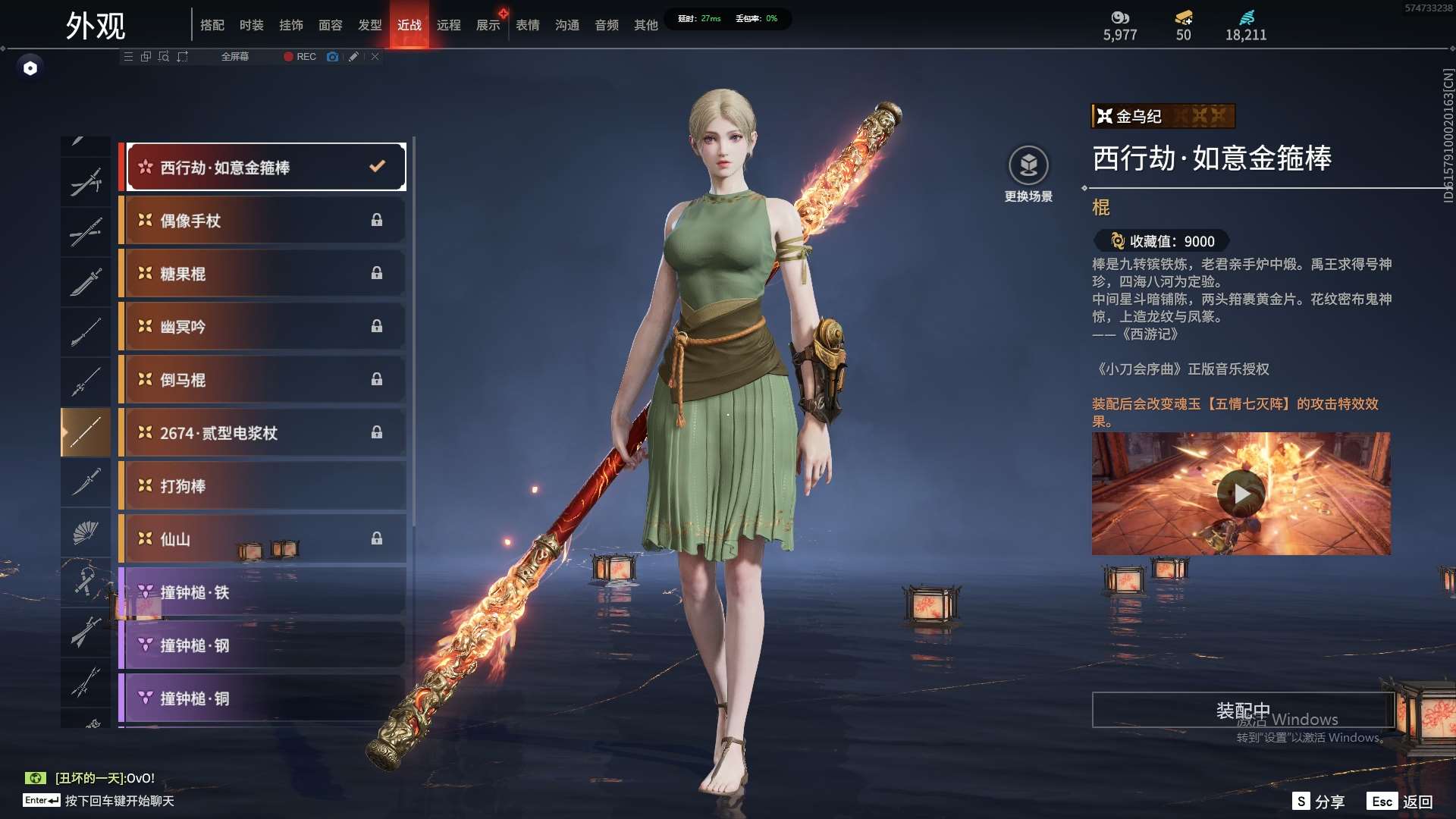Click the 分享 share button

[1319, 802]
